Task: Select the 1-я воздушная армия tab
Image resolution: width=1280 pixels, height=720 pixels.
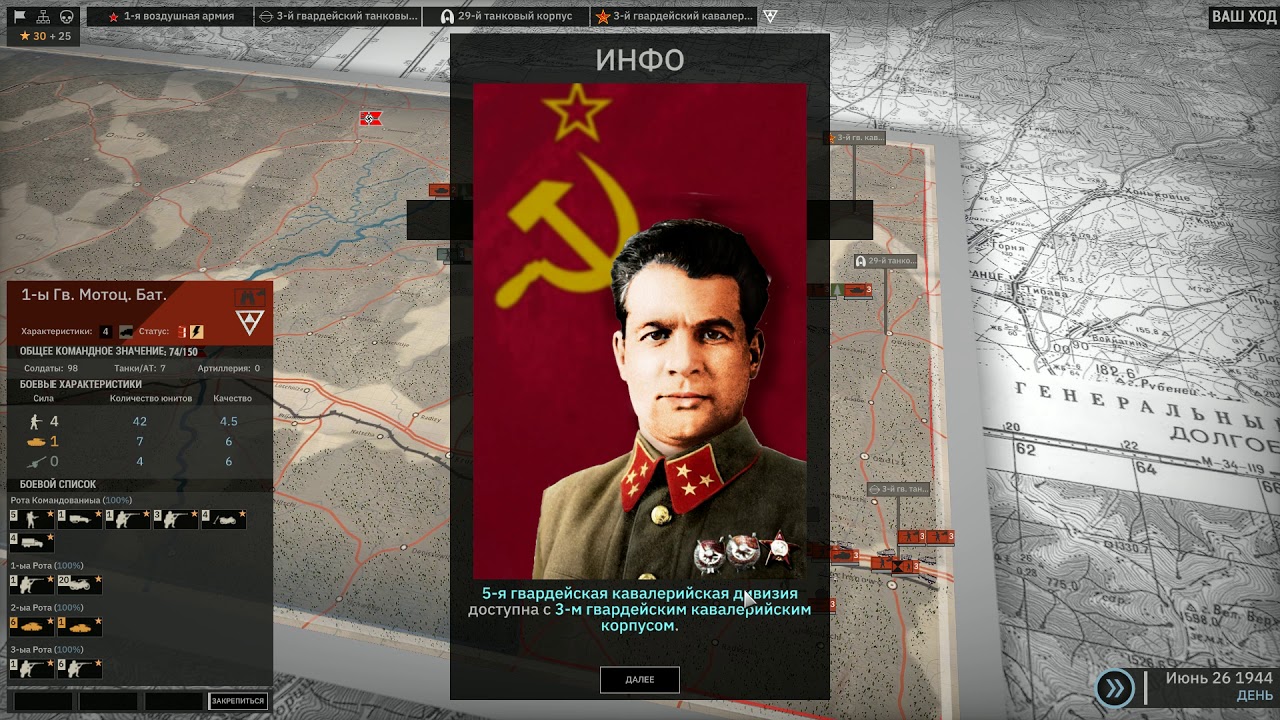Action: click(170, 16)
